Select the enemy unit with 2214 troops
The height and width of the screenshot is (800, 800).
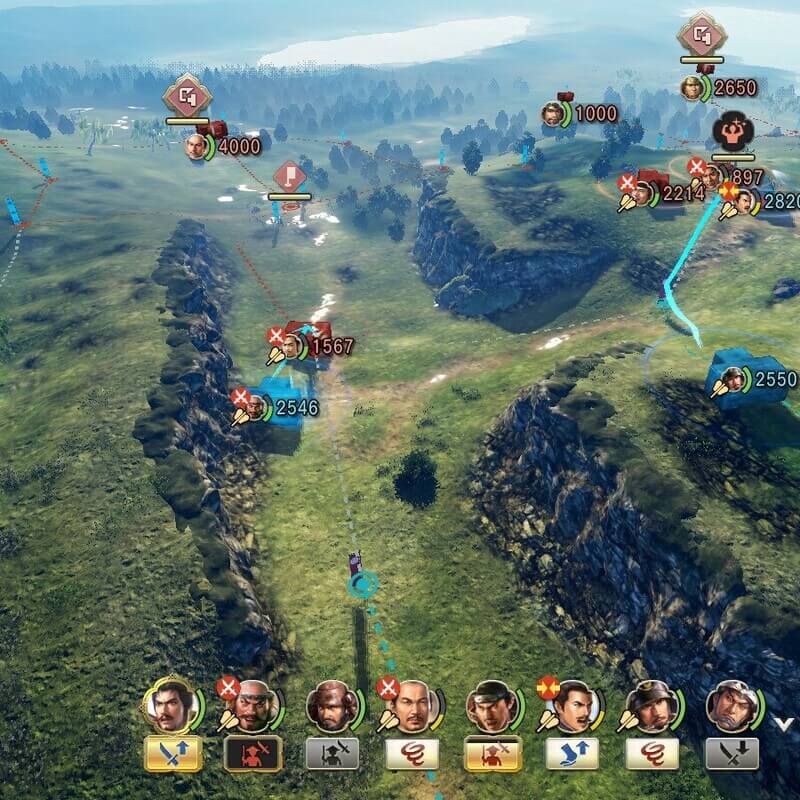[x=643, y=194]
